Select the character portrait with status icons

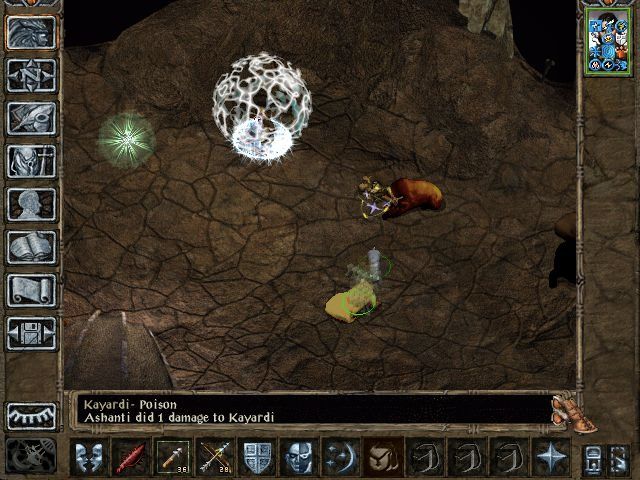coord(608,41)
